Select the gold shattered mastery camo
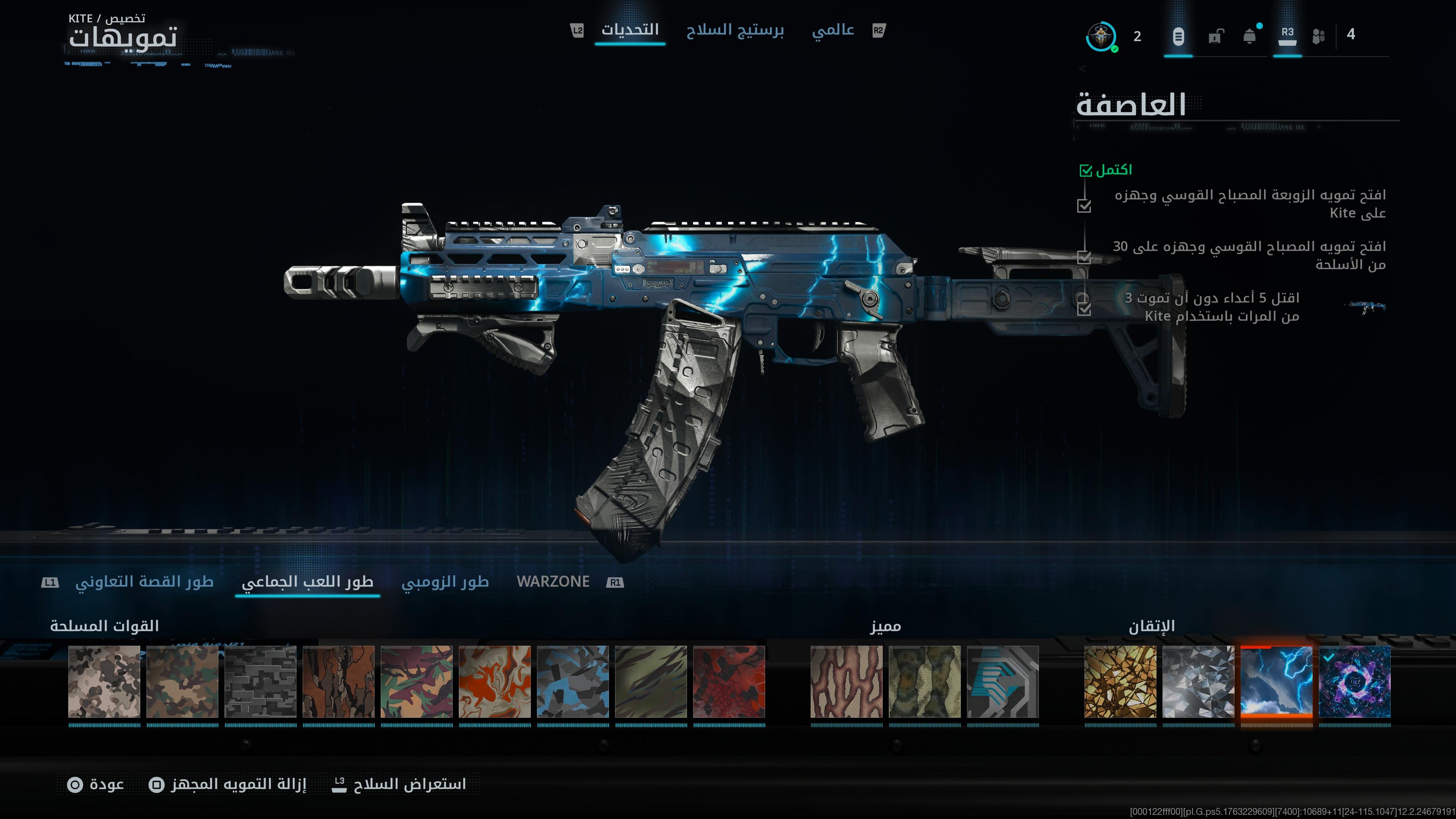Viewport: 1456px width, 819px height. (x=1120, y=682)
